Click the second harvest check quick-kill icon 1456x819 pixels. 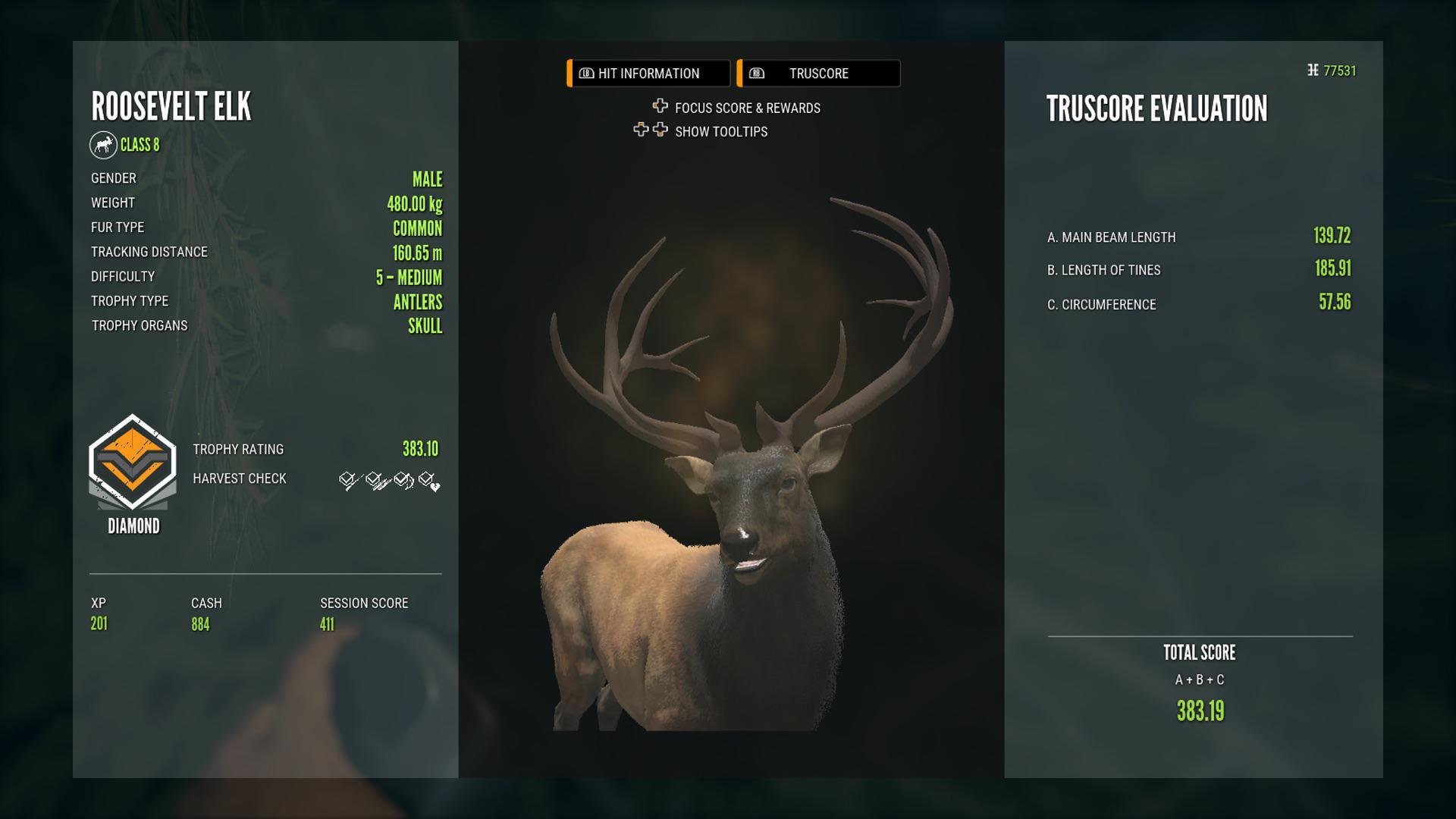(x=373, y=479)
